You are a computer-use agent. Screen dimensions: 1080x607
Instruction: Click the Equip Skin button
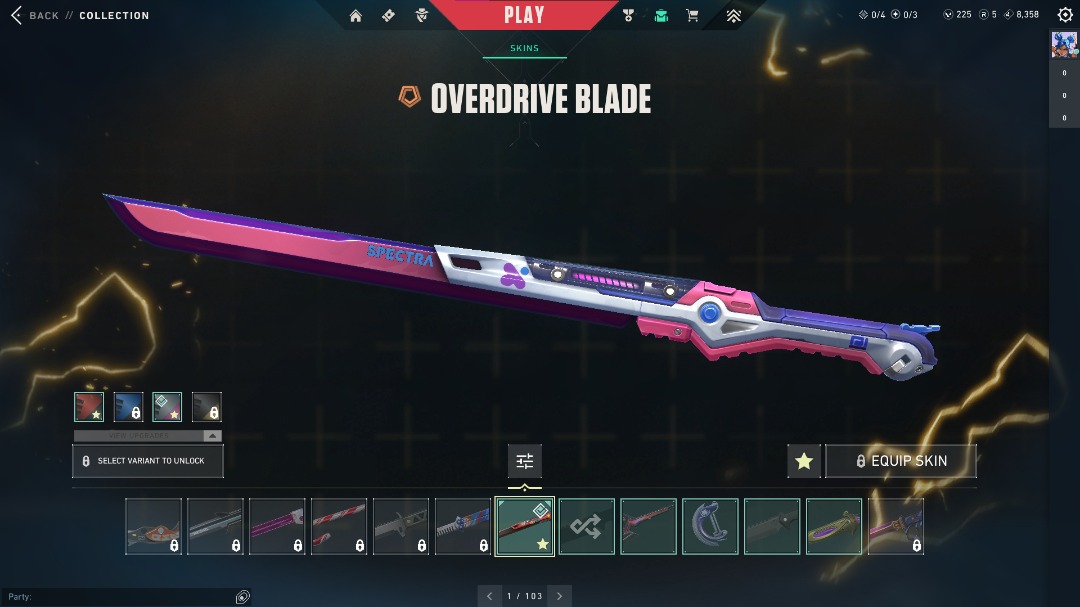(900, 461)
